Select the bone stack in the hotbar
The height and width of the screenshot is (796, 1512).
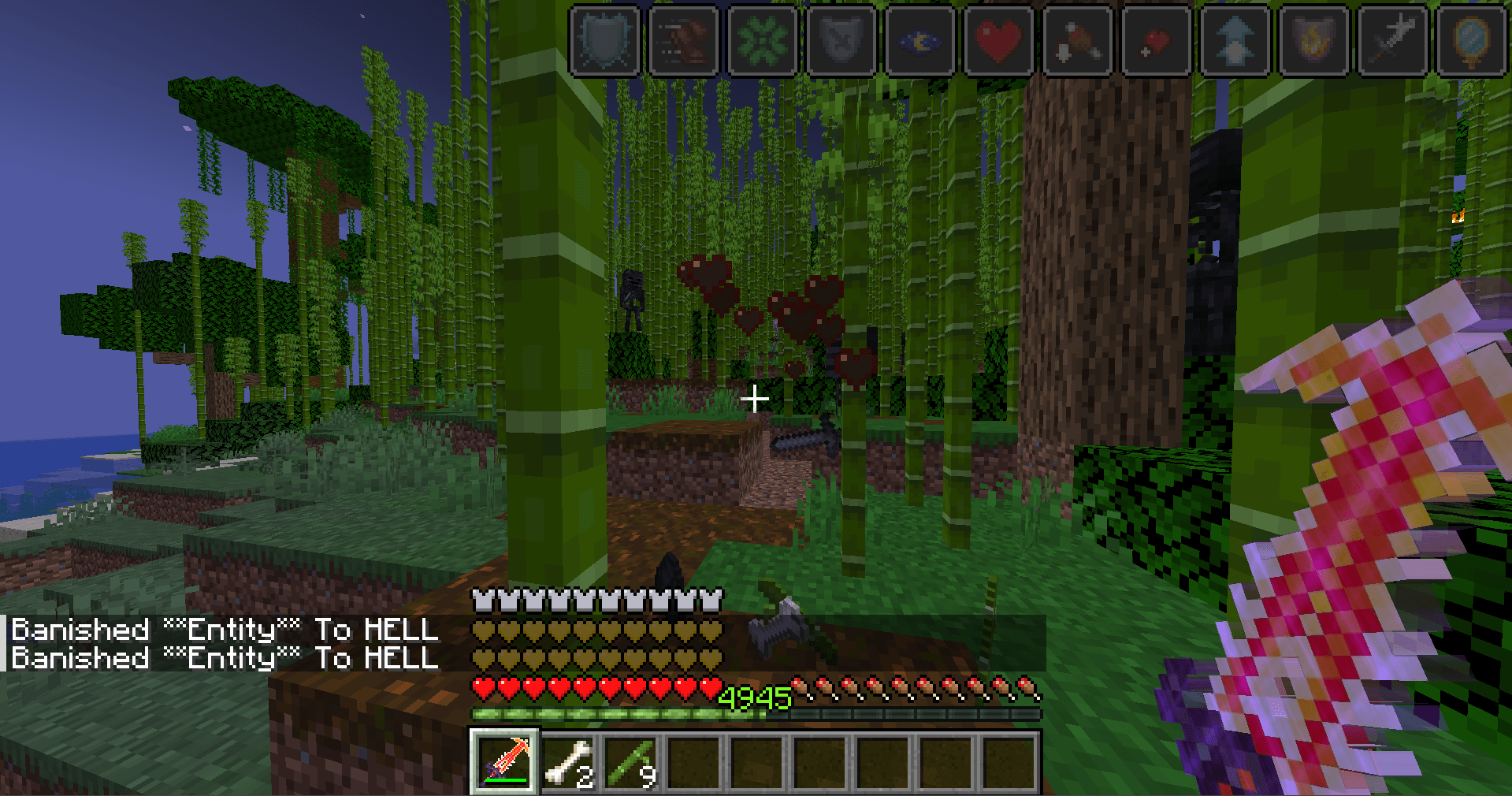click(568, 761)
